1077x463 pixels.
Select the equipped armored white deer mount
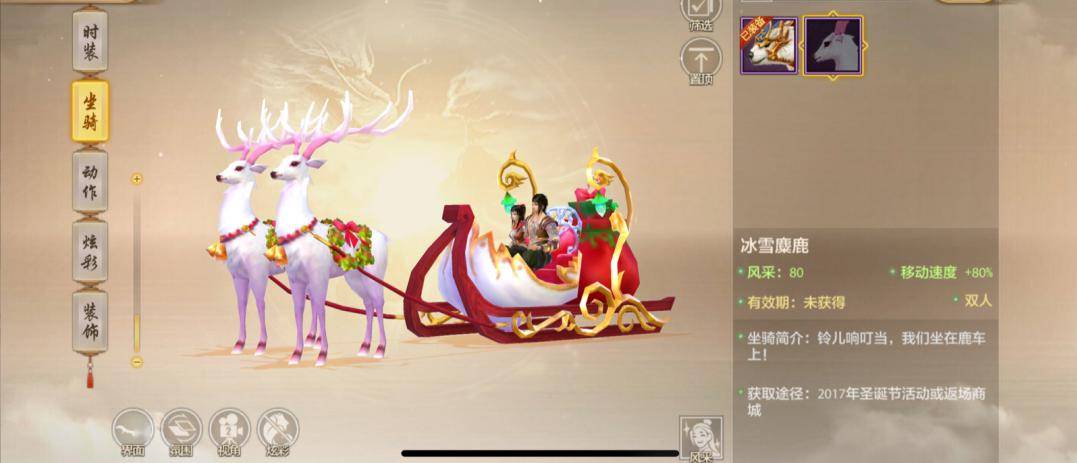(x=768, y=45)
